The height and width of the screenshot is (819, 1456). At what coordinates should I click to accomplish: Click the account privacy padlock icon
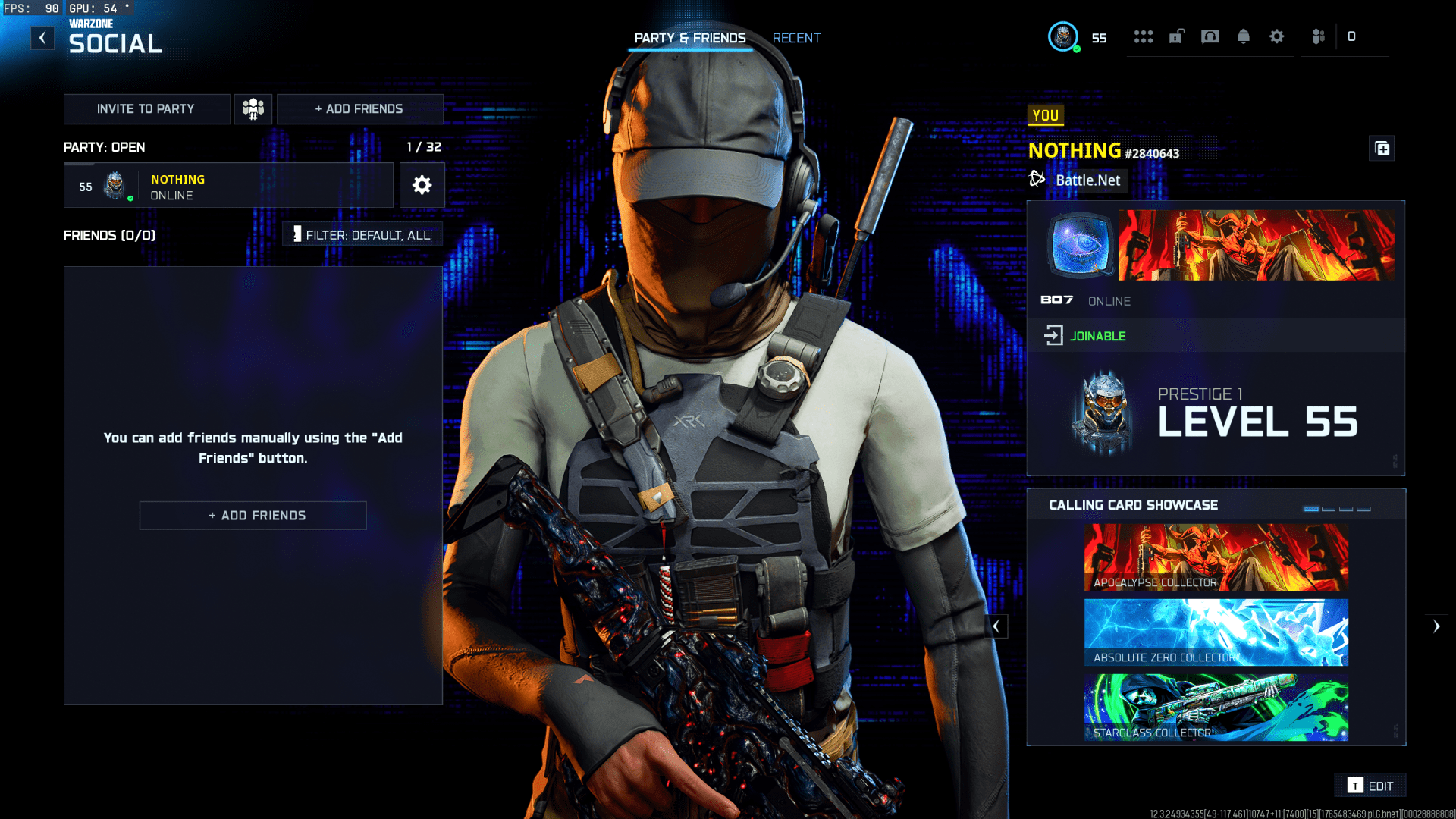(x=1176, y=36)
